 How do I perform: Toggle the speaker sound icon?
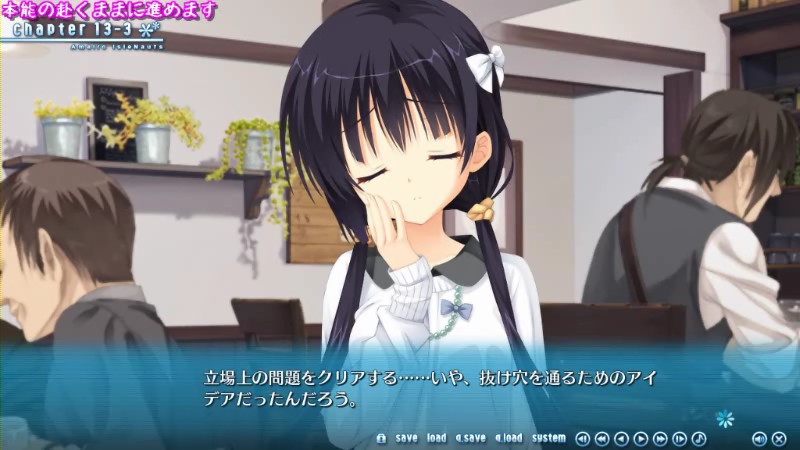759,438
